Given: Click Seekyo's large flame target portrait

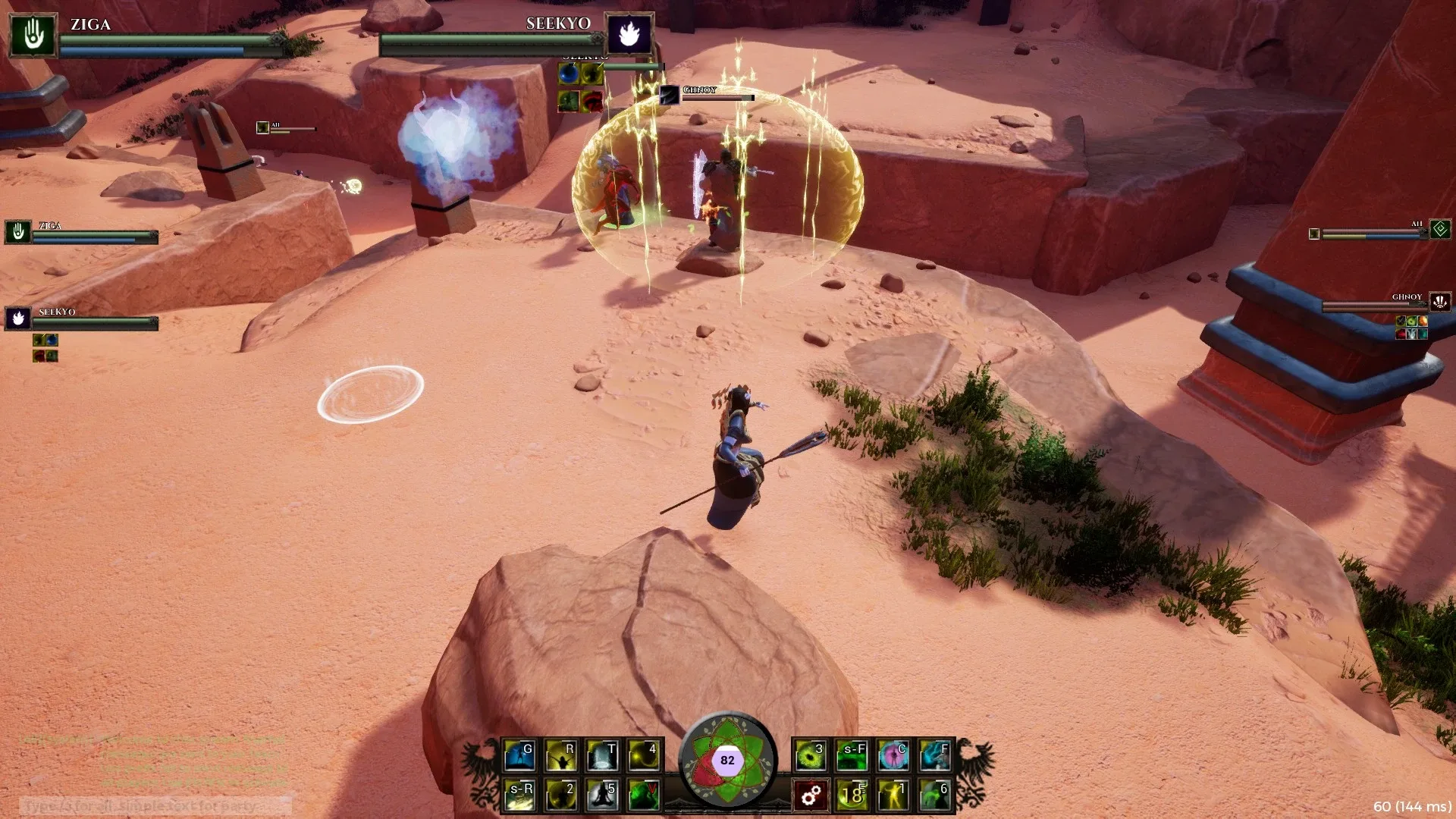Looking at the screenshot, I should point(629,34).
